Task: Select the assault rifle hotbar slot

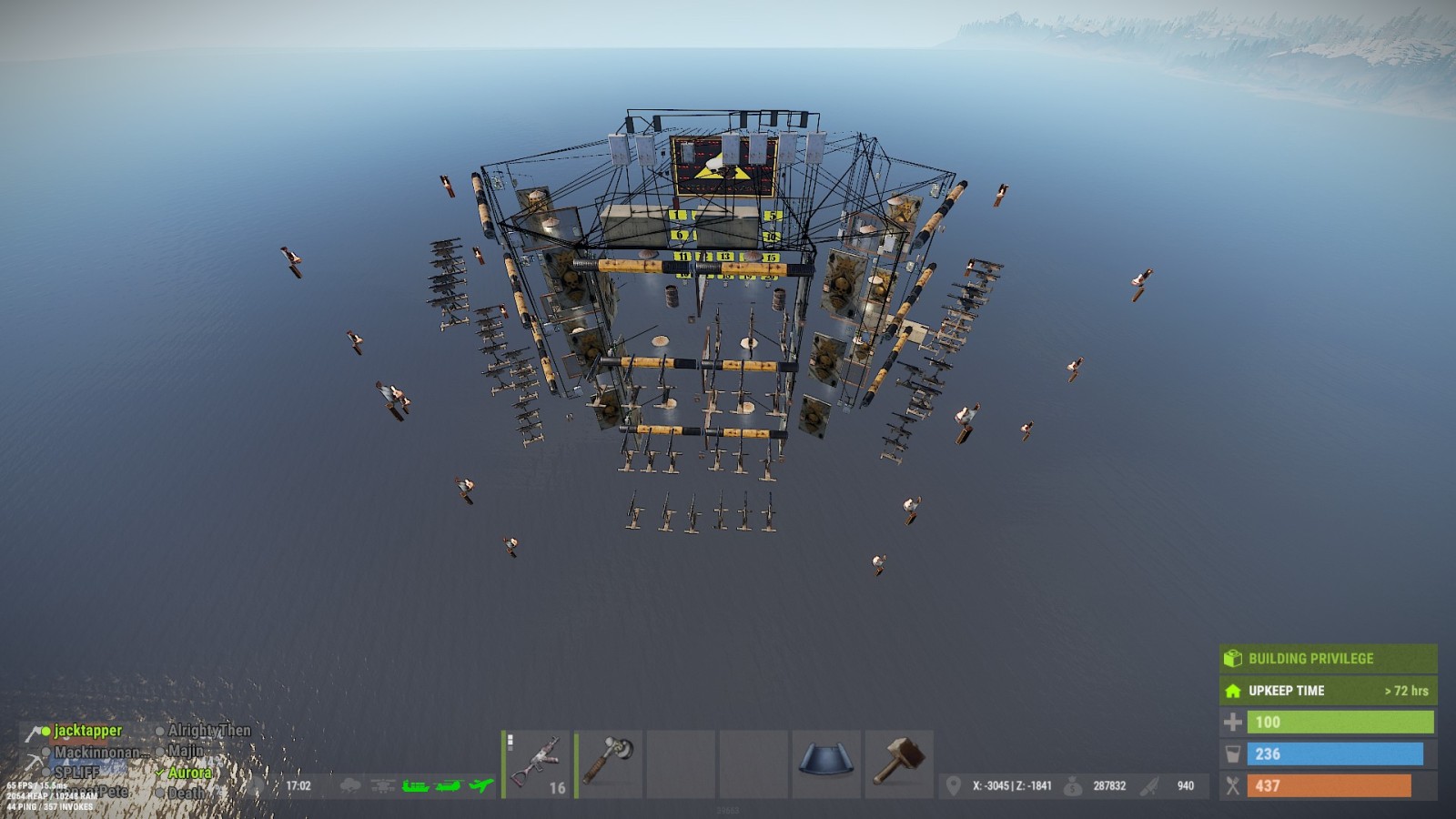Action: tap(537, 764)
